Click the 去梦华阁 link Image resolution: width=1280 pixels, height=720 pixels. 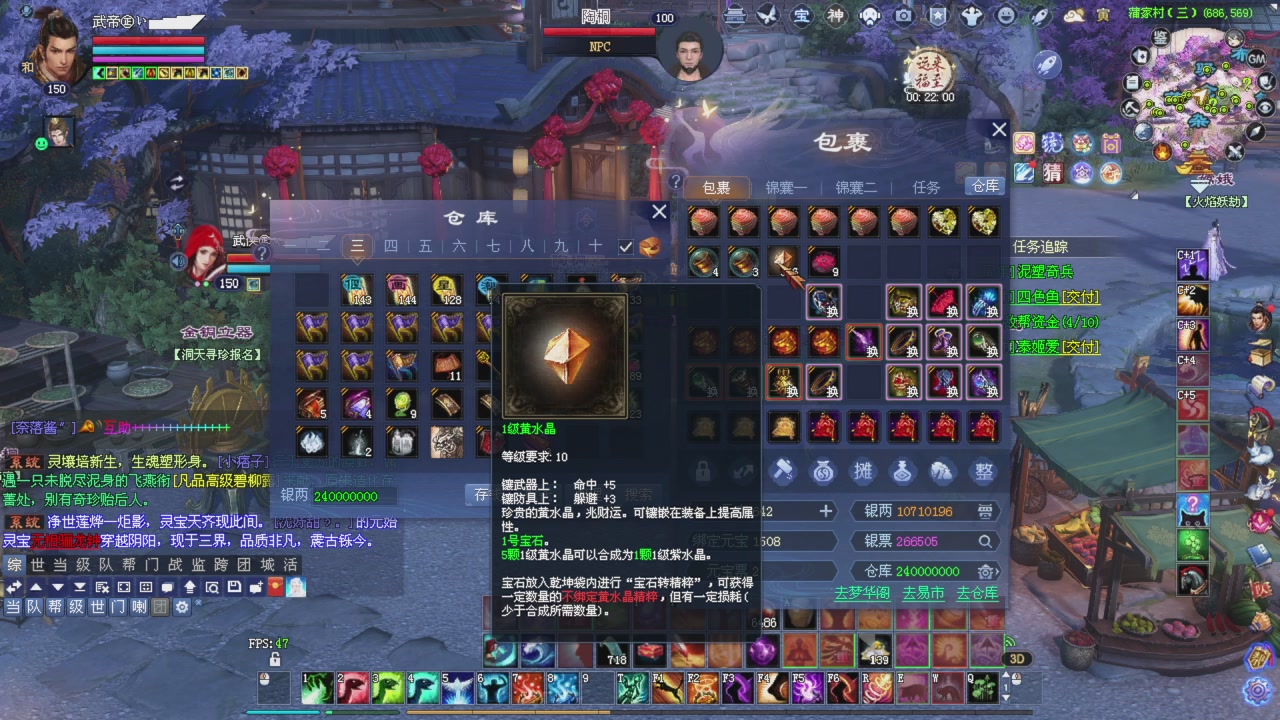864,592
